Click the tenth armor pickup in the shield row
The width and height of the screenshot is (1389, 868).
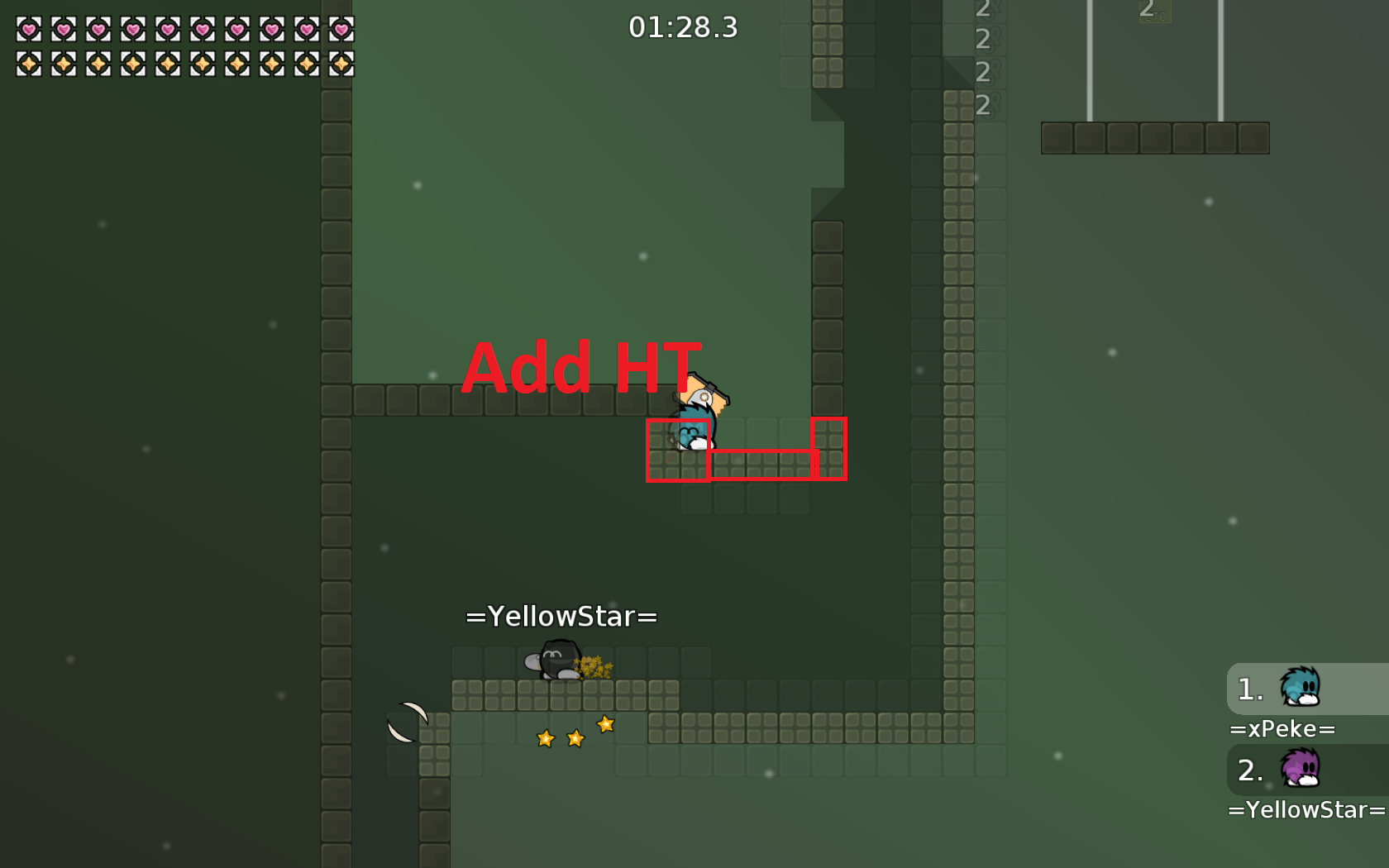[340, 62]
